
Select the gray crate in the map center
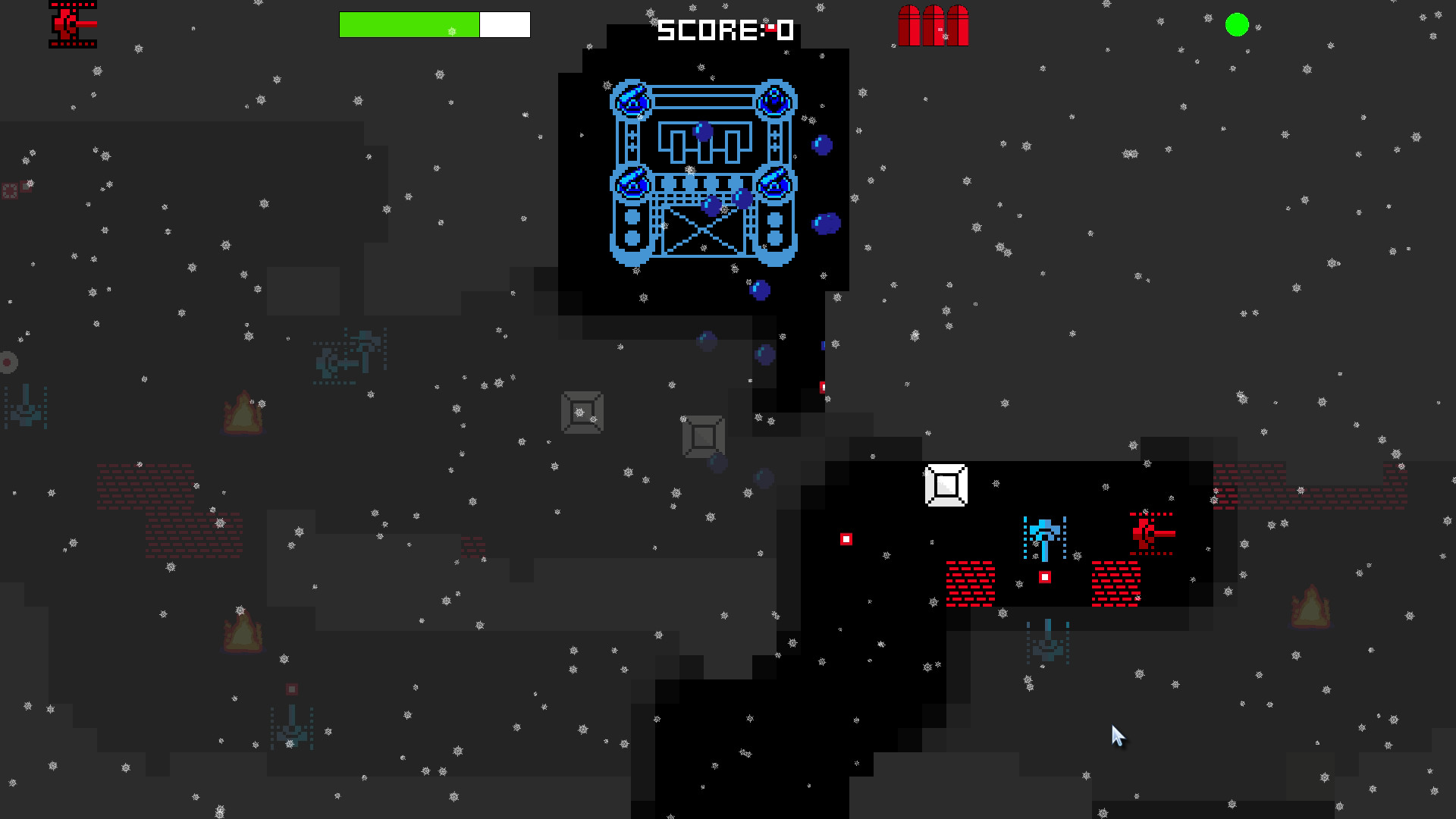pos(582,413)
